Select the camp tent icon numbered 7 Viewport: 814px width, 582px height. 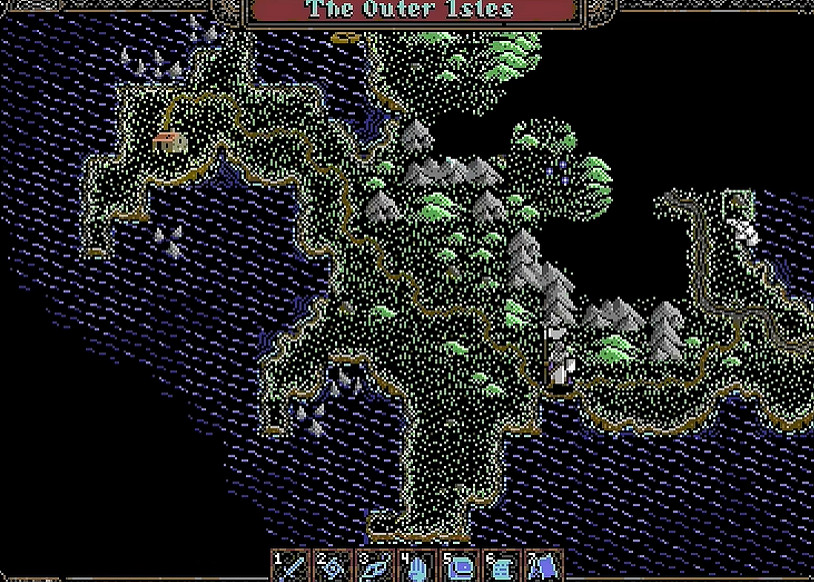click(543, 565)
